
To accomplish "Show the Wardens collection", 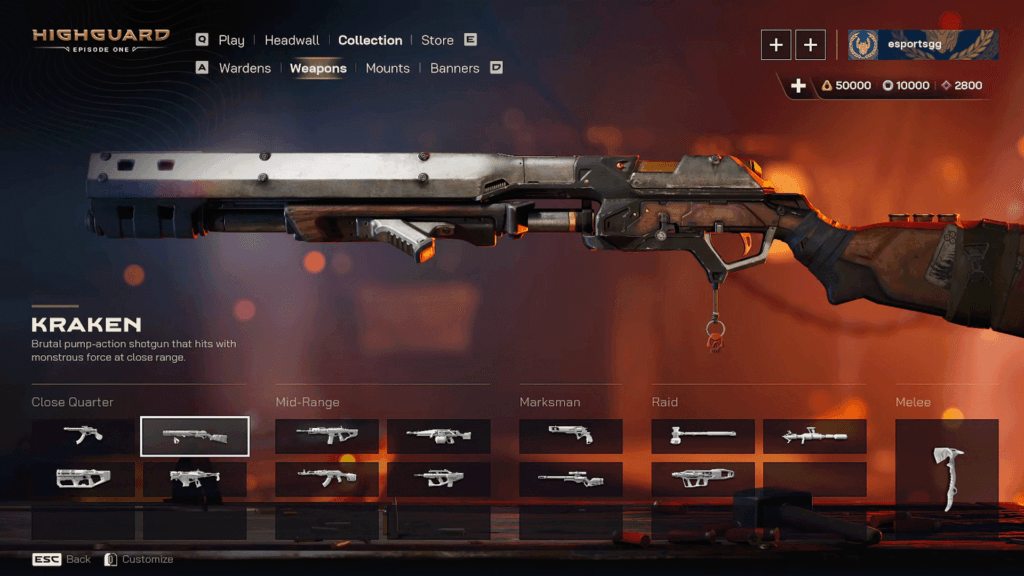I will [x=244, y=68].
